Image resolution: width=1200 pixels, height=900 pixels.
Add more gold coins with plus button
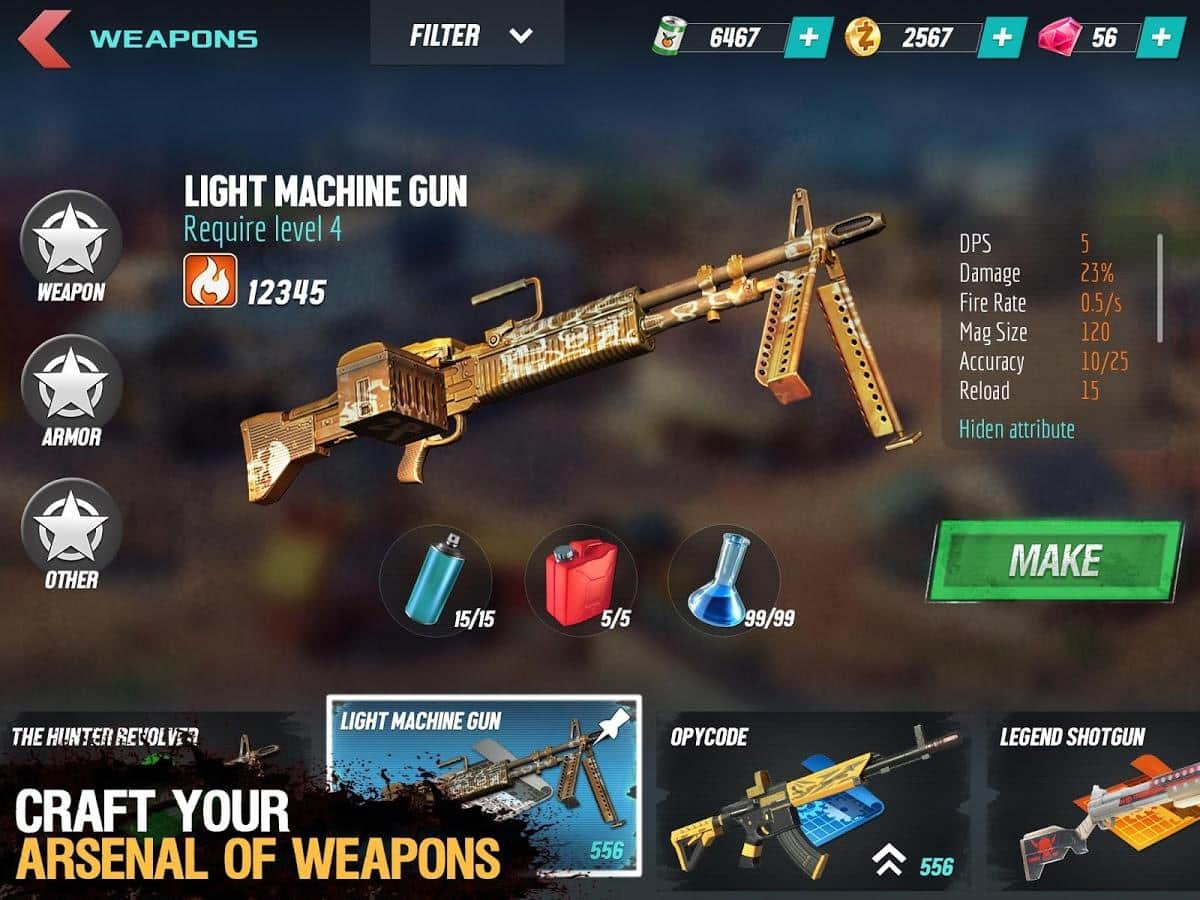[x=1001, y=38]
